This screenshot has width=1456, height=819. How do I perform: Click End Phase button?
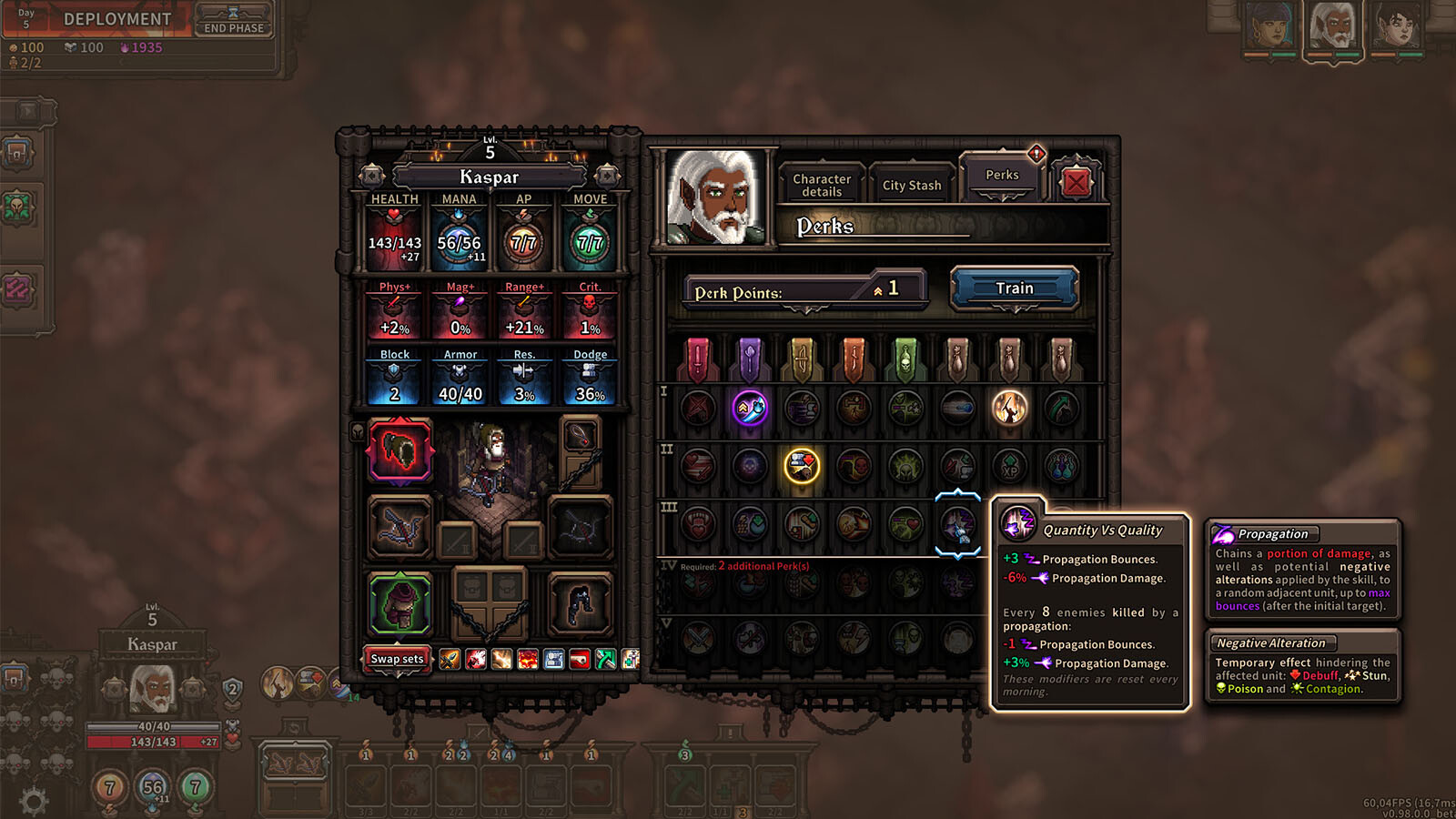pos(234,21)
